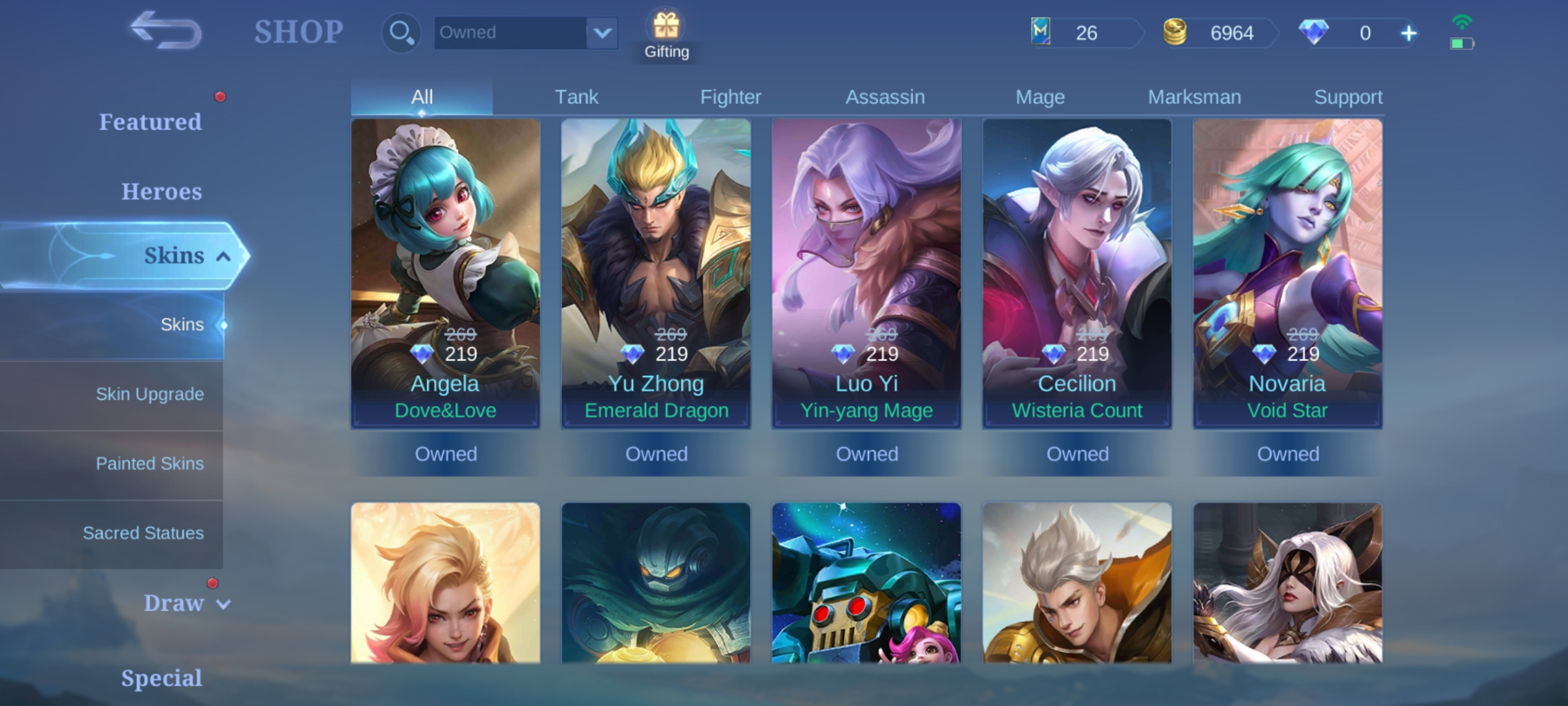Expand the Draw section
Screen dimensions: 1568x706
[185, 604]
